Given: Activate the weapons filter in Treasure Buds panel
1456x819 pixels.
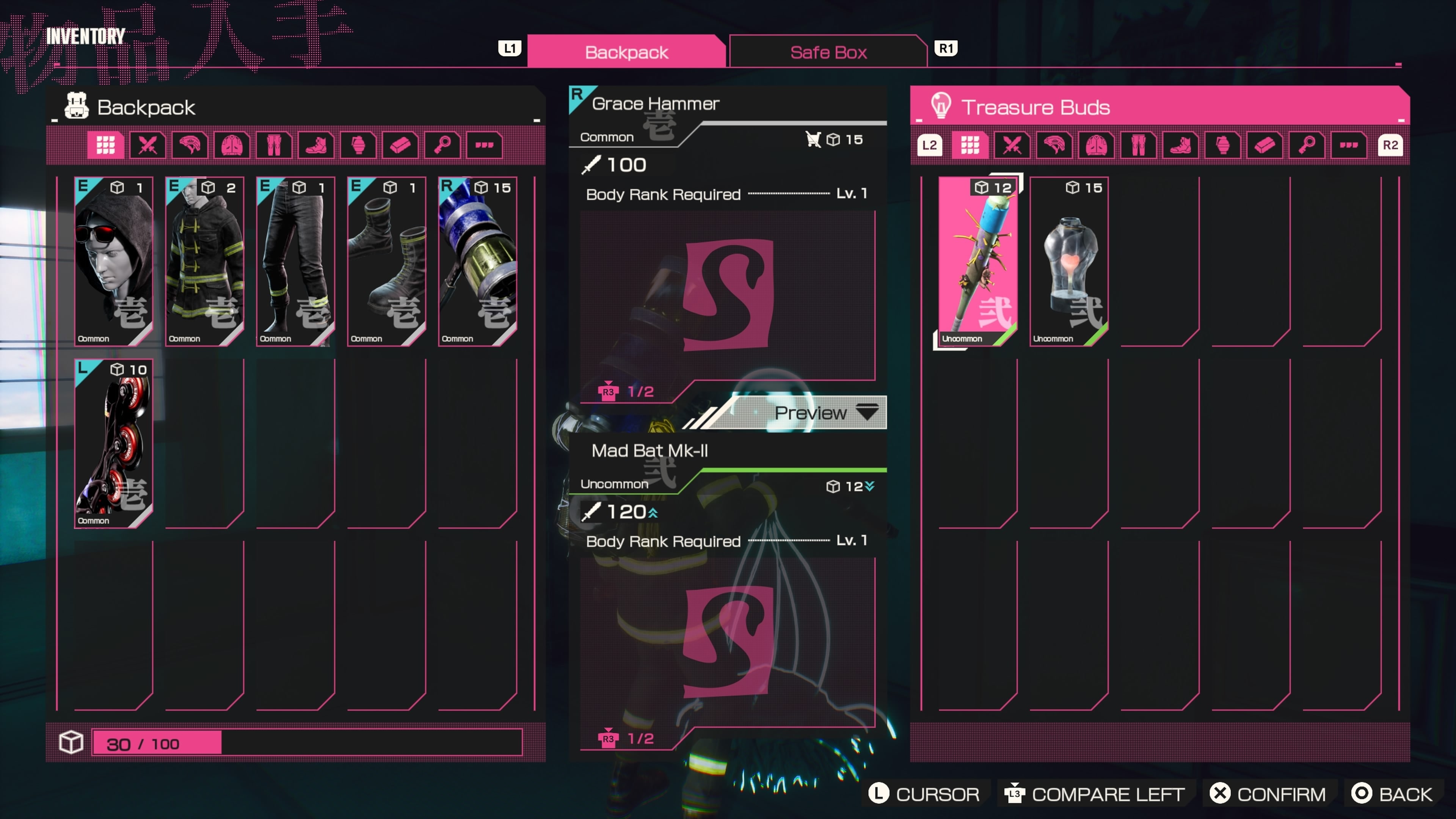Looking at the screenshot, I should tap(1012, 145).
